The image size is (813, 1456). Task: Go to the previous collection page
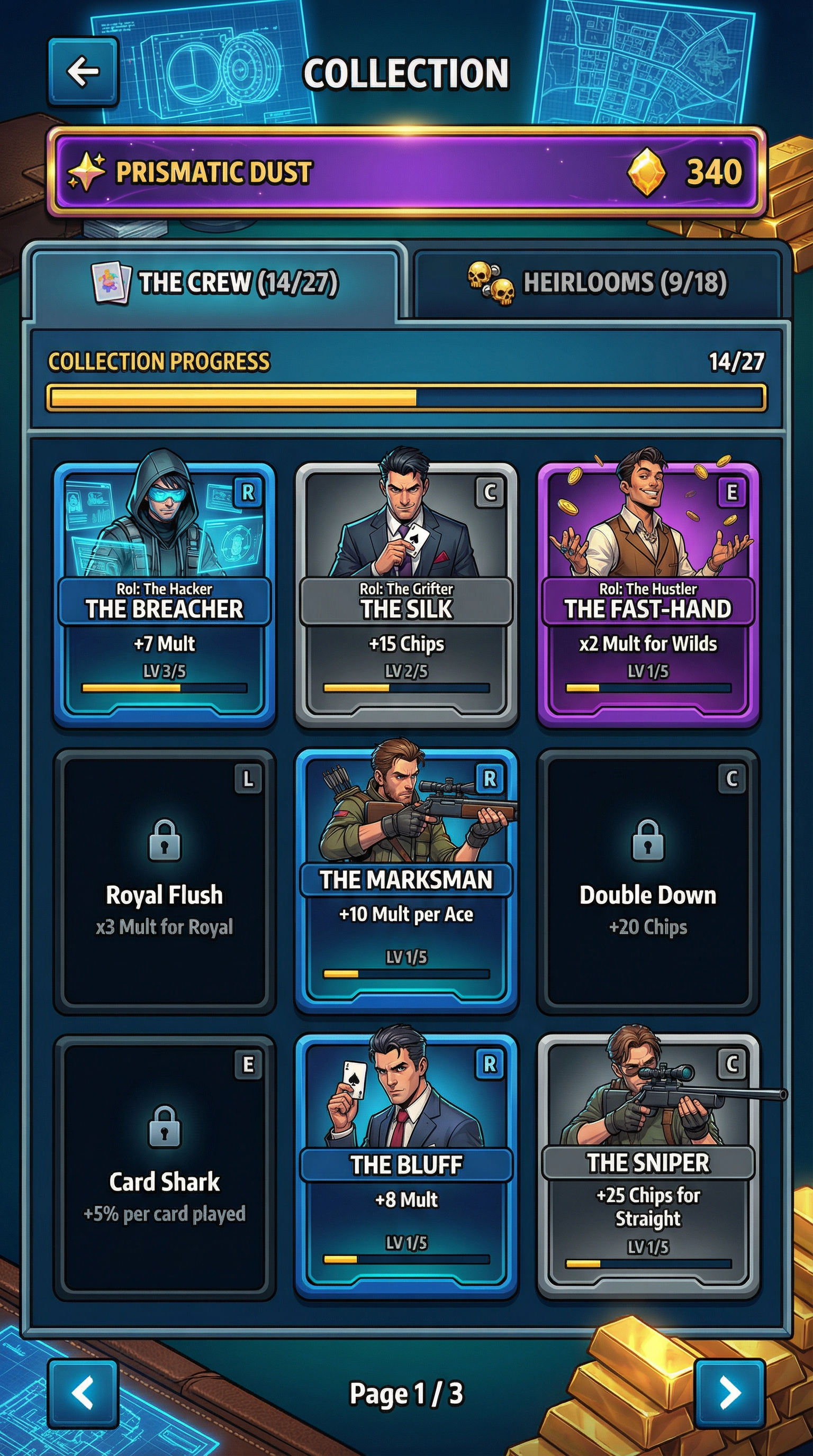pos(83,1394)
